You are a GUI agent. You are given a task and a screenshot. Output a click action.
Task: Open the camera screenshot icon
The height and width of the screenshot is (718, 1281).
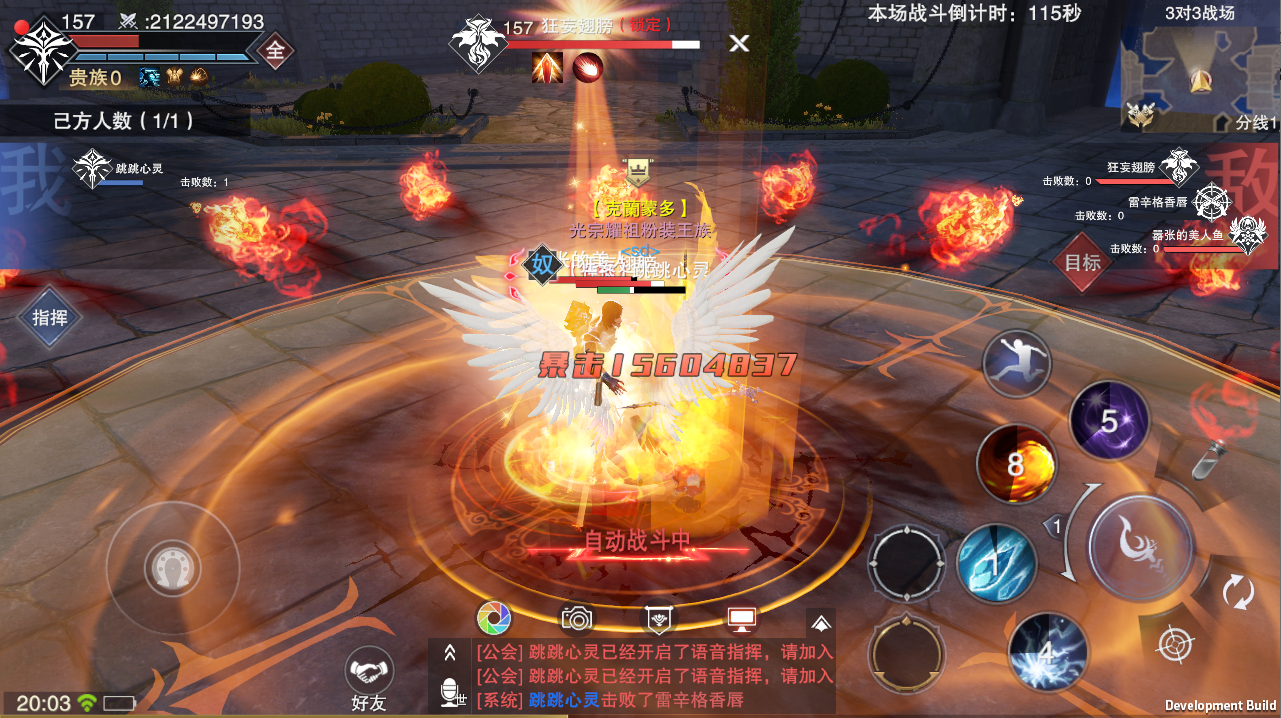coord(577,619)
